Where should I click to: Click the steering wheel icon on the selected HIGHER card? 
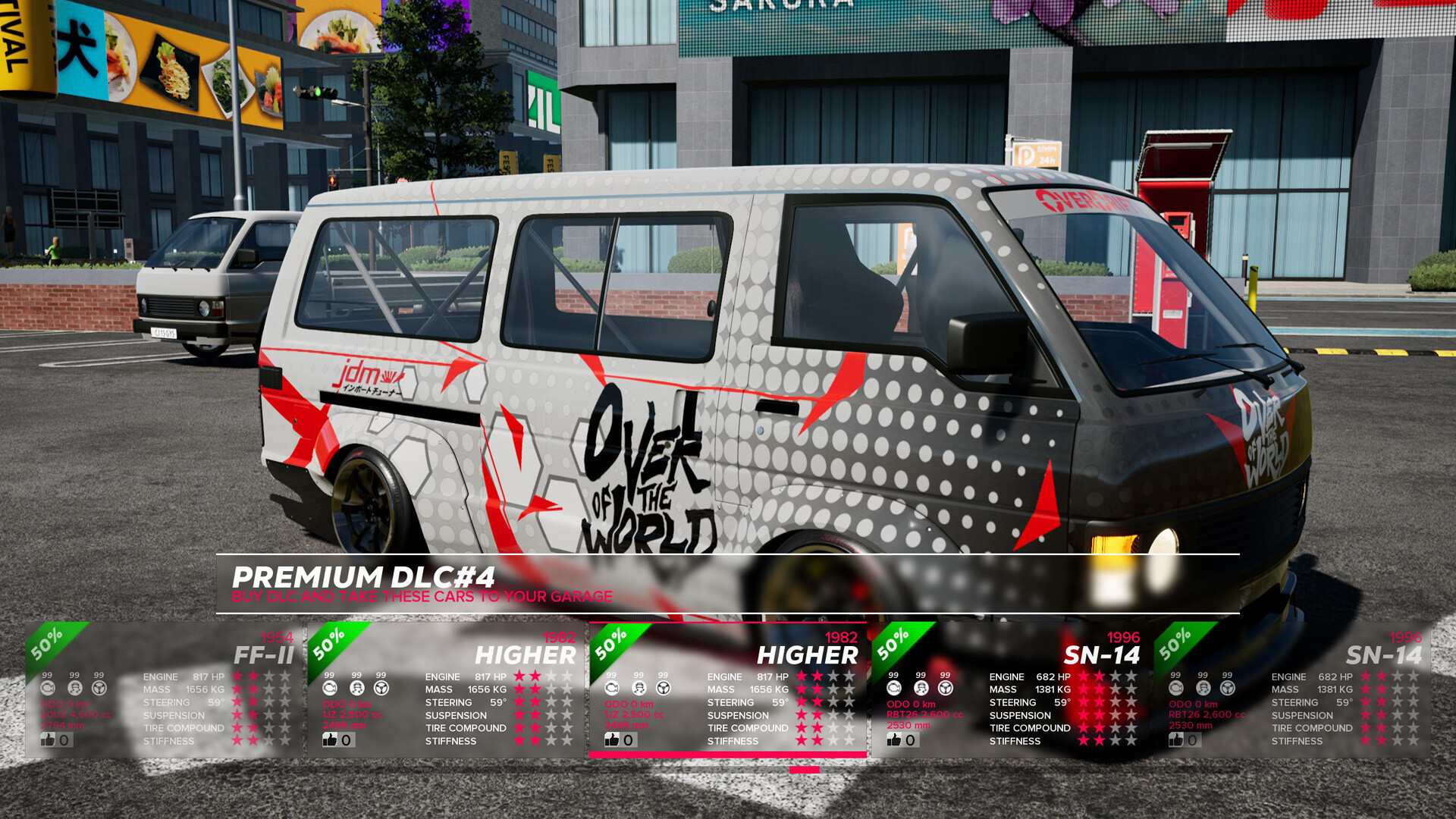pyautogui.click(x=664, y=688)
